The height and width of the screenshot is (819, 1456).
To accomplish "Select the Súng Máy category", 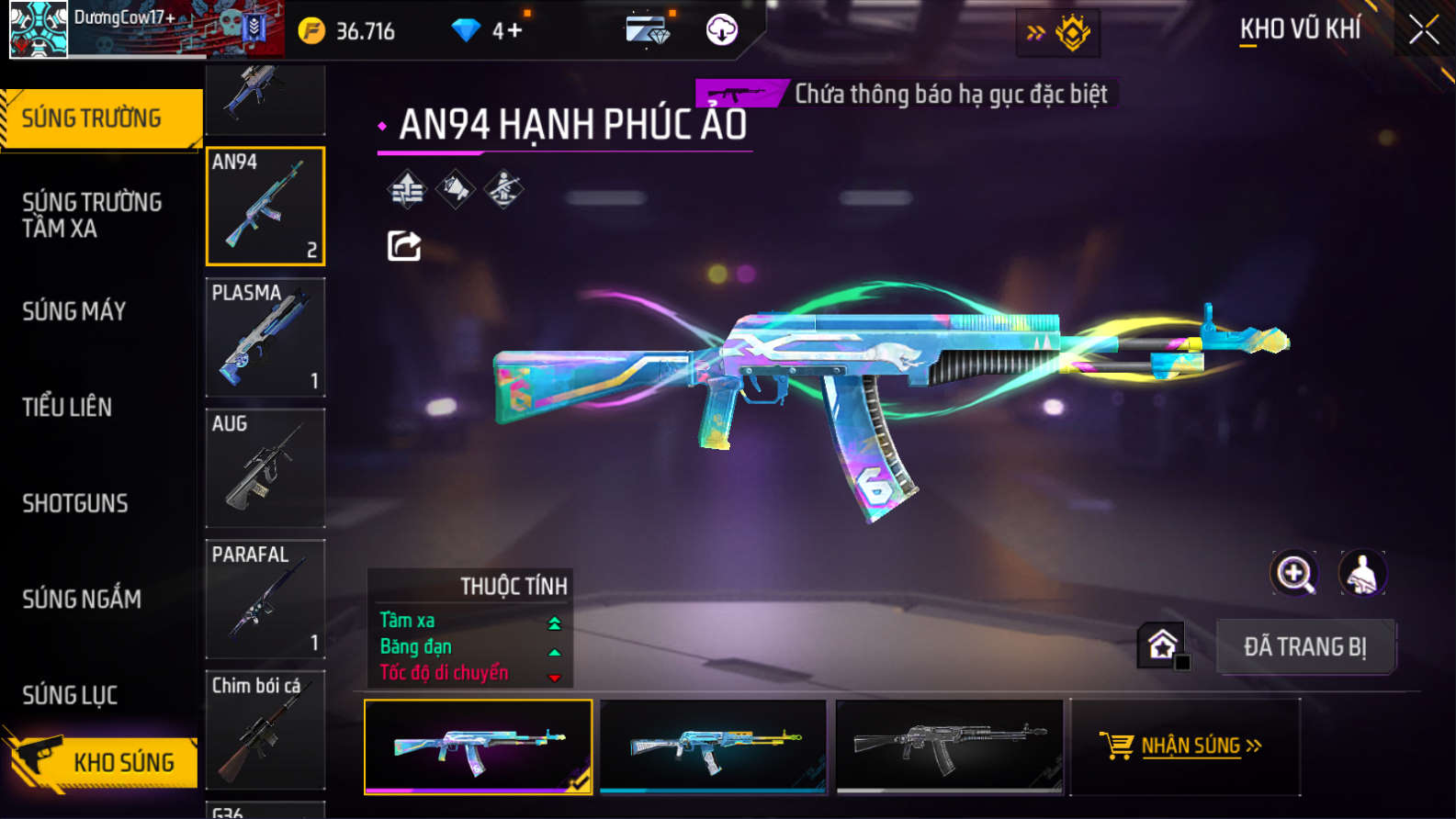I will [74, 311].
